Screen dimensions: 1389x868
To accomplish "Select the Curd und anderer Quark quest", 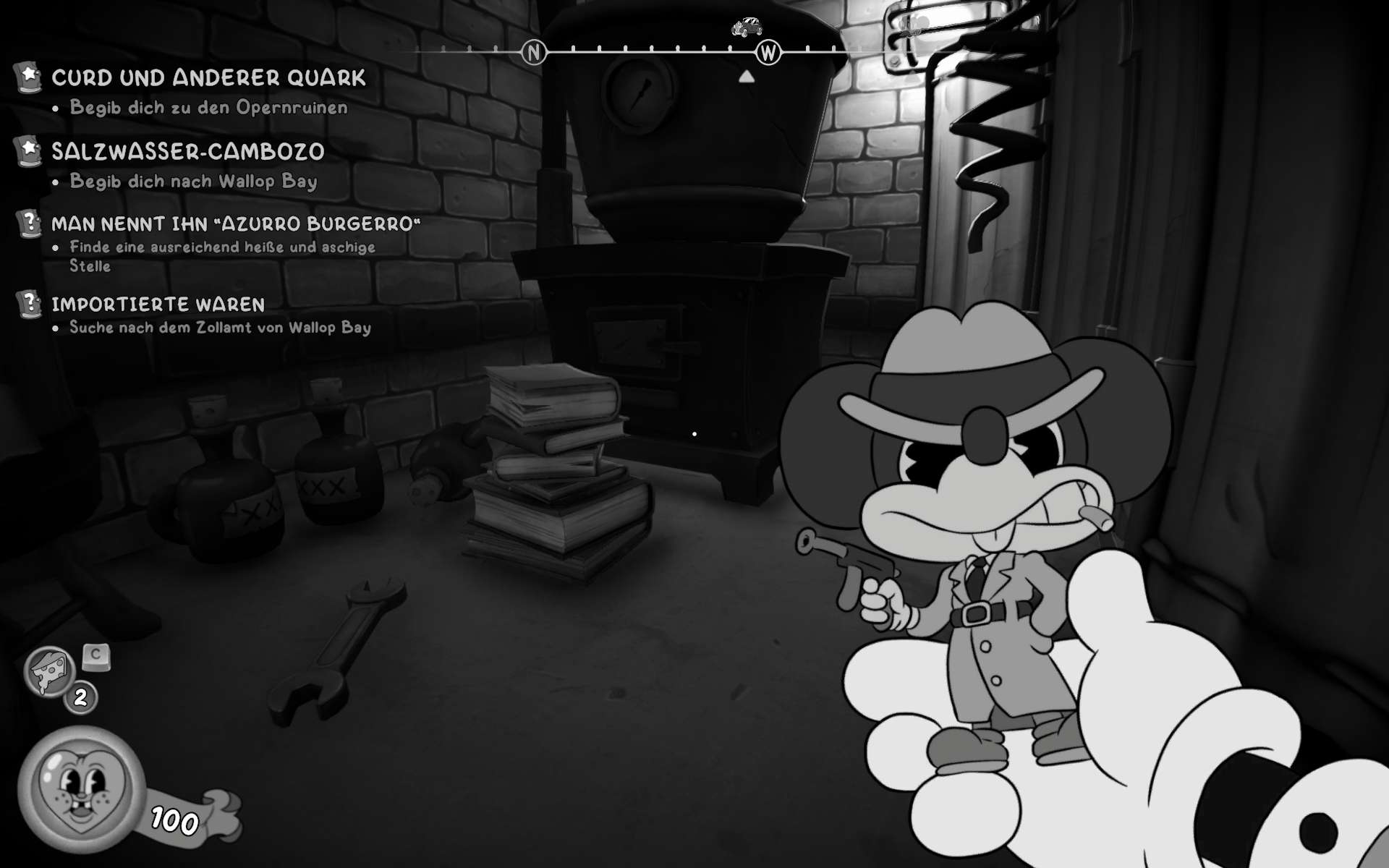I will (x=208, y=78).
